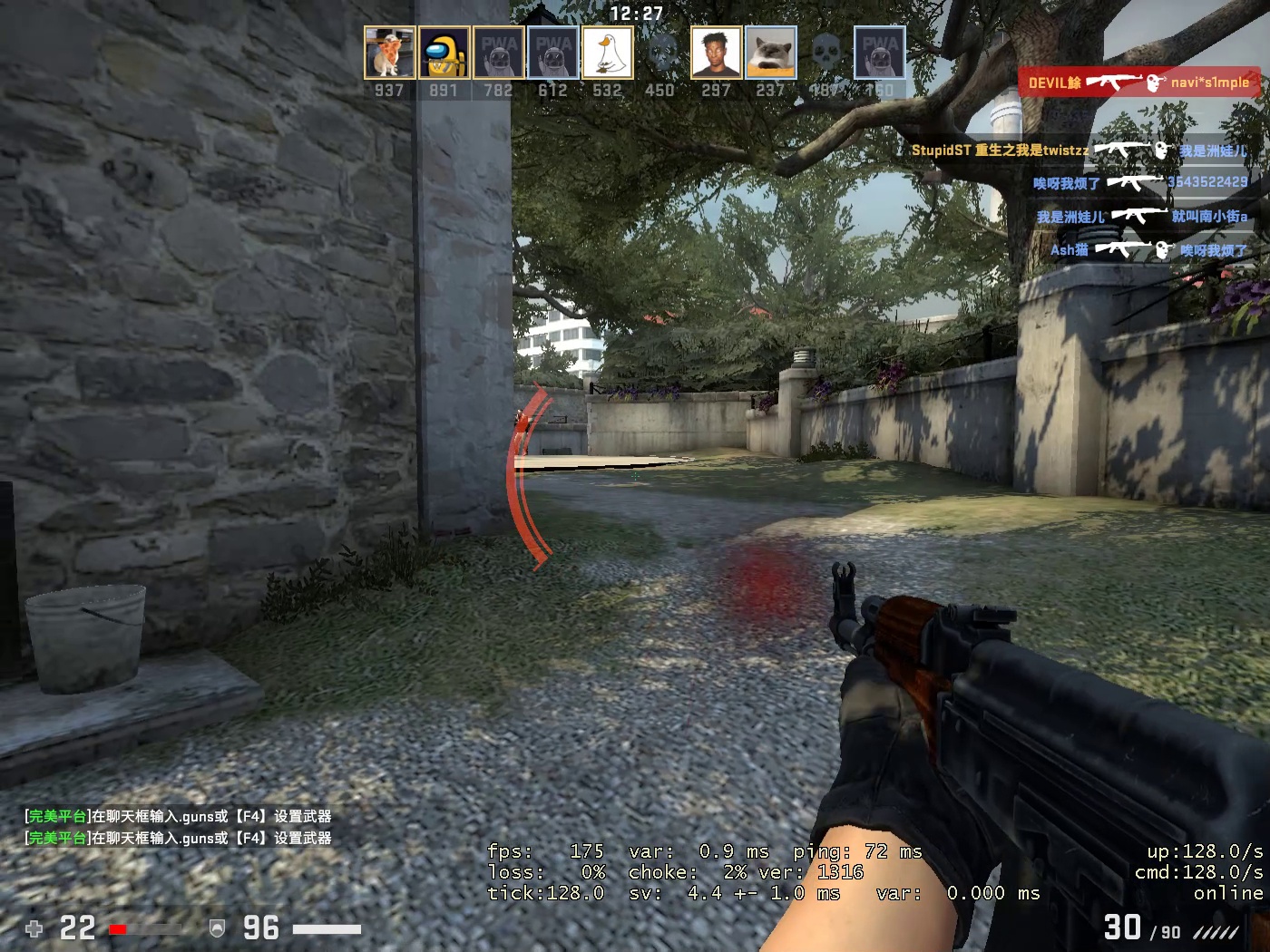
Task: Click the skull avatar showing 187 money
Action: pyautogui.click(x=824, y=52)
